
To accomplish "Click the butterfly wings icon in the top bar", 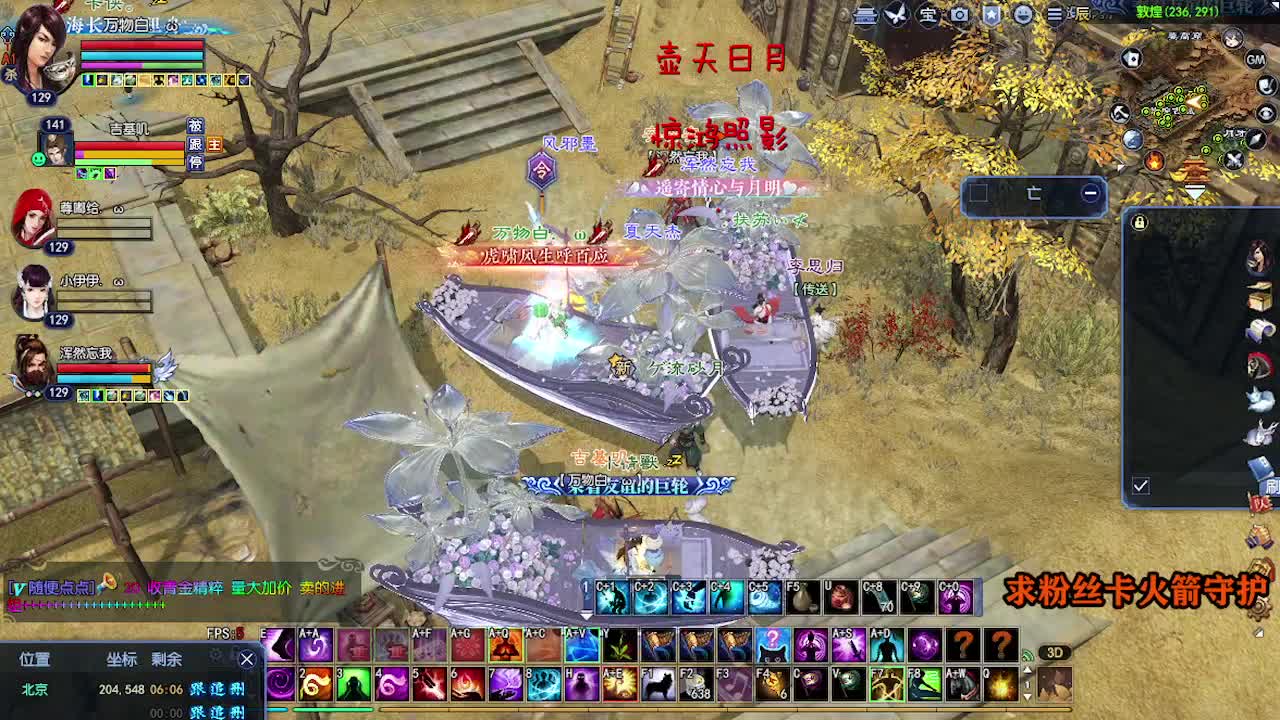I will (x=894, y=14).
